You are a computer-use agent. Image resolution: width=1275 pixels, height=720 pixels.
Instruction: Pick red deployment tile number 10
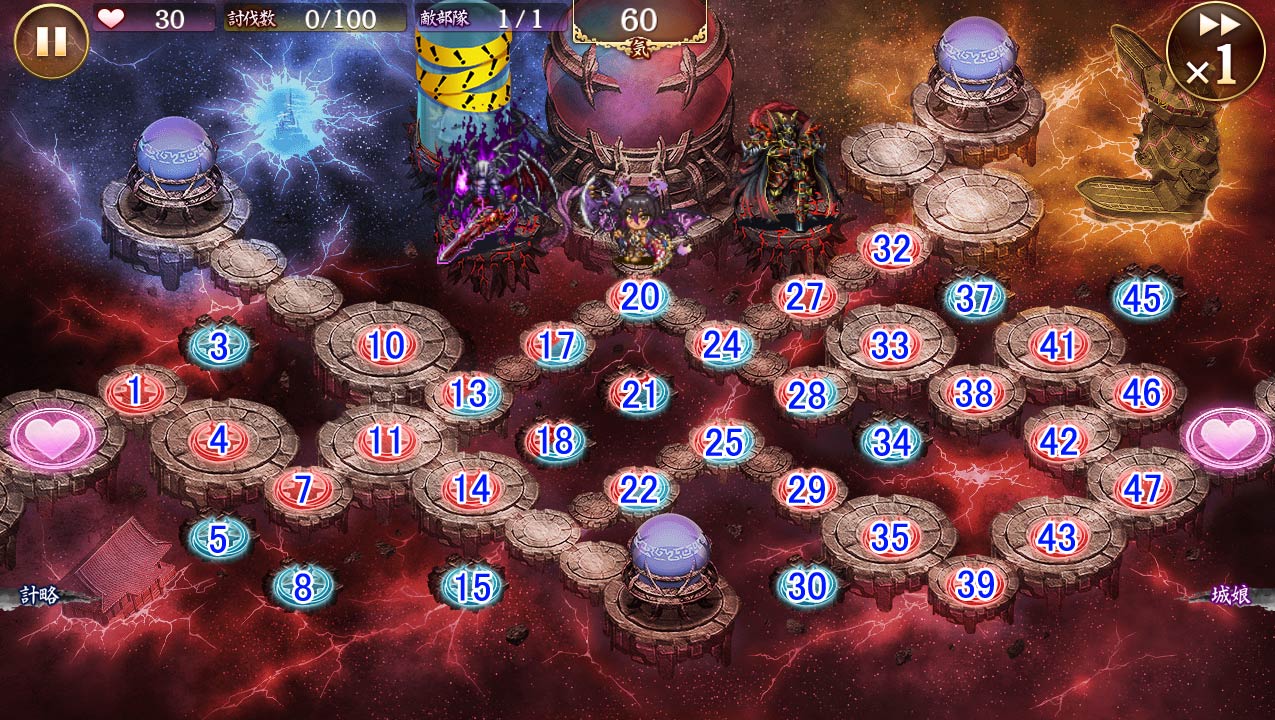(385, 346)
